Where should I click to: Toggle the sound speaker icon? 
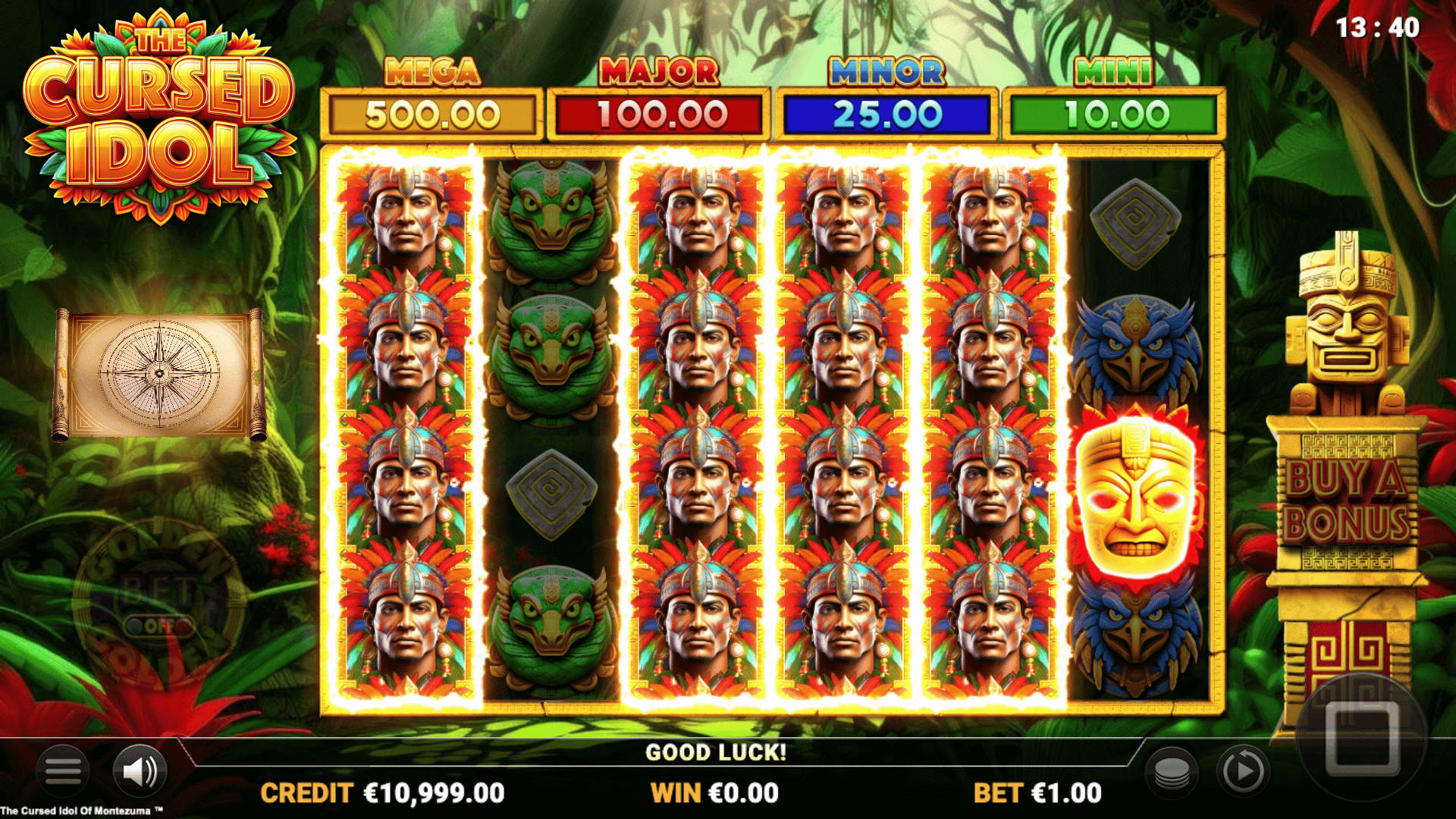pos(140,772)
